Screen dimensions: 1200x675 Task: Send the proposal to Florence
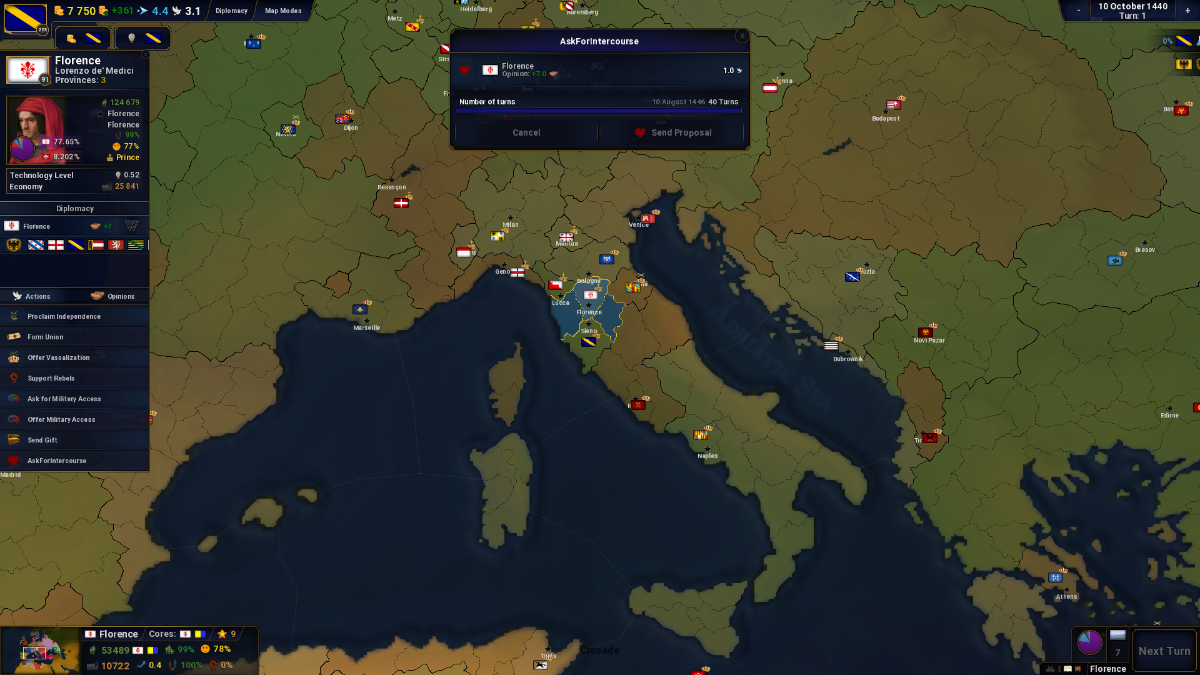click(672, 132)
